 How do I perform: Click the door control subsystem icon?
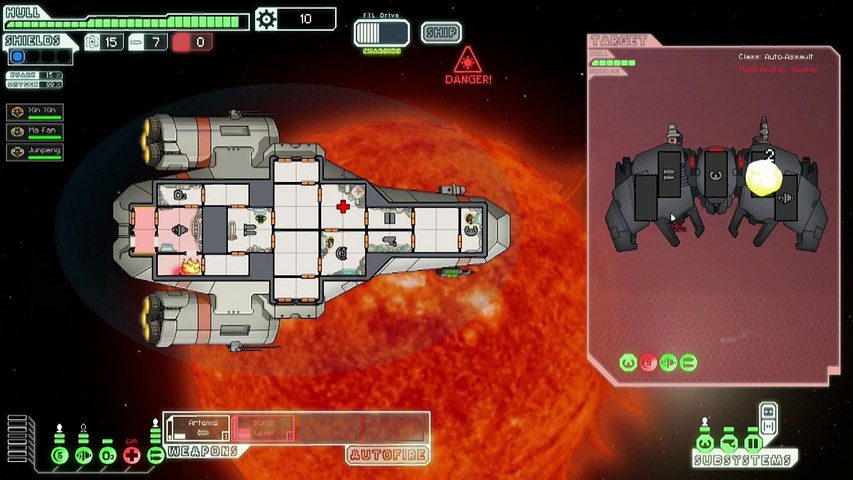pyautogui.click(x=753, y=443)
